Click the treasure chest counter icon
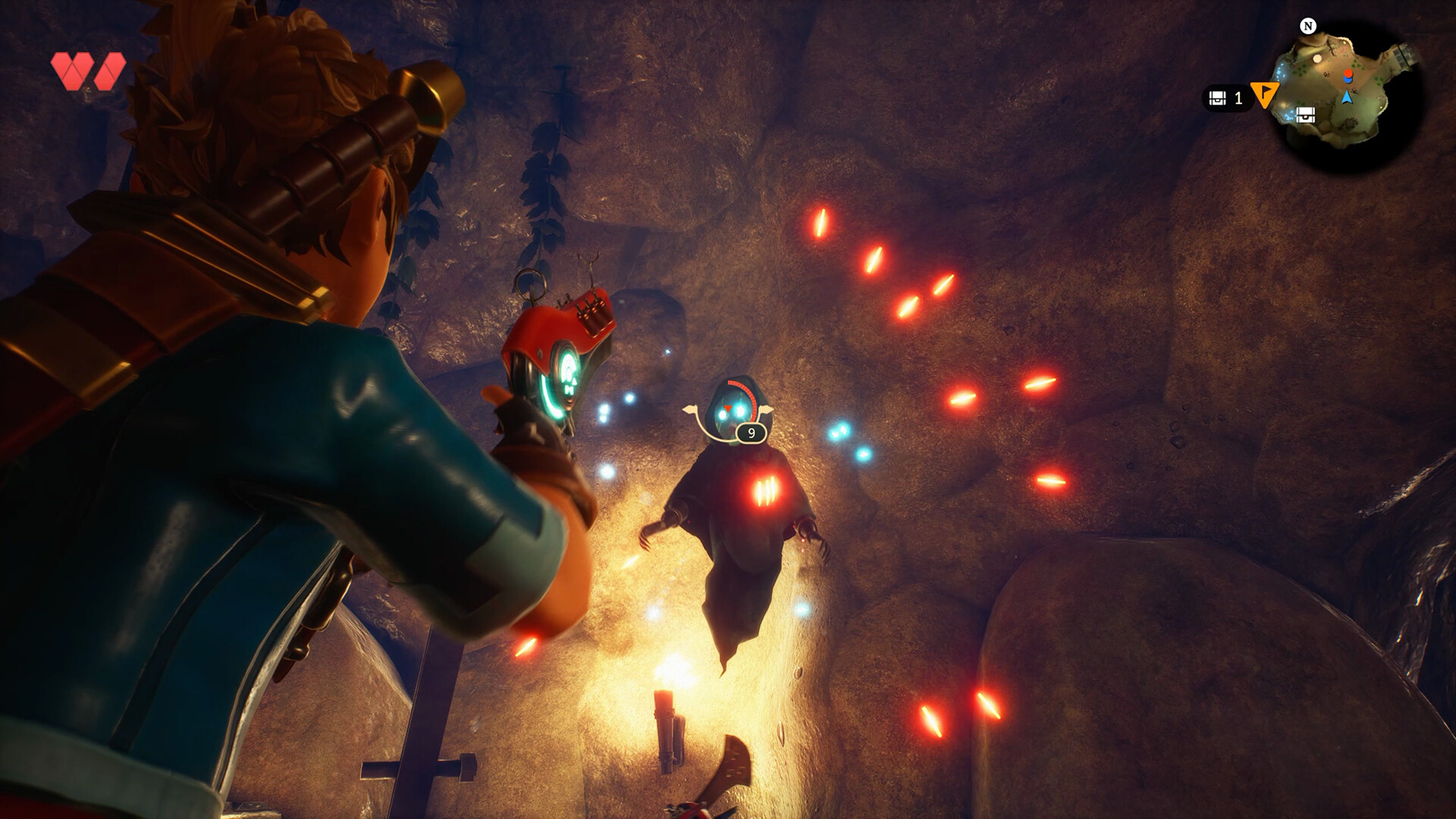Screen dimensions: 1456x819 (1218, 98)
